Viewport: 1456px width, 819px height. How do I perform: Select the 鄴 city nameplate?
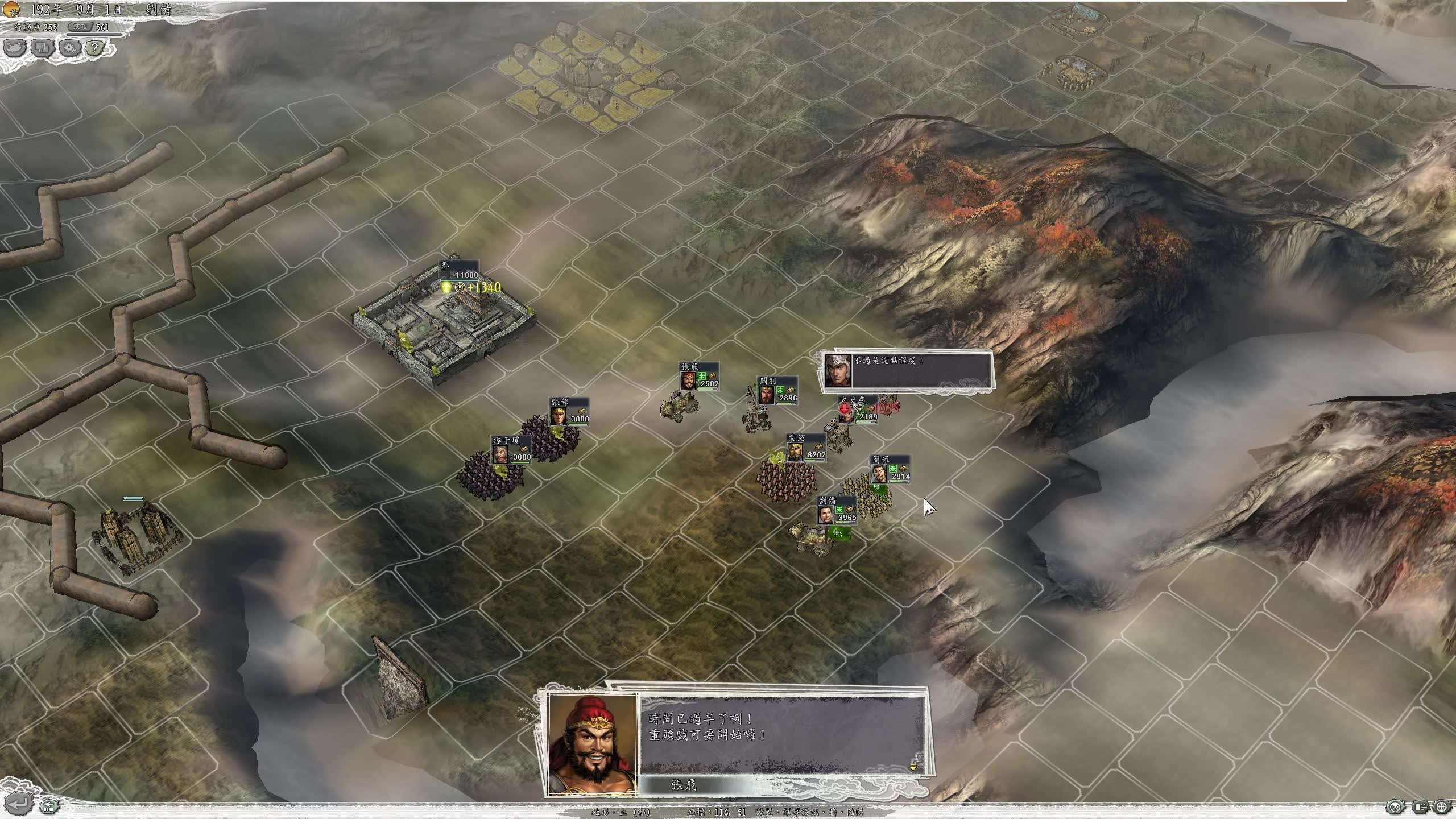tap(460, 271)
